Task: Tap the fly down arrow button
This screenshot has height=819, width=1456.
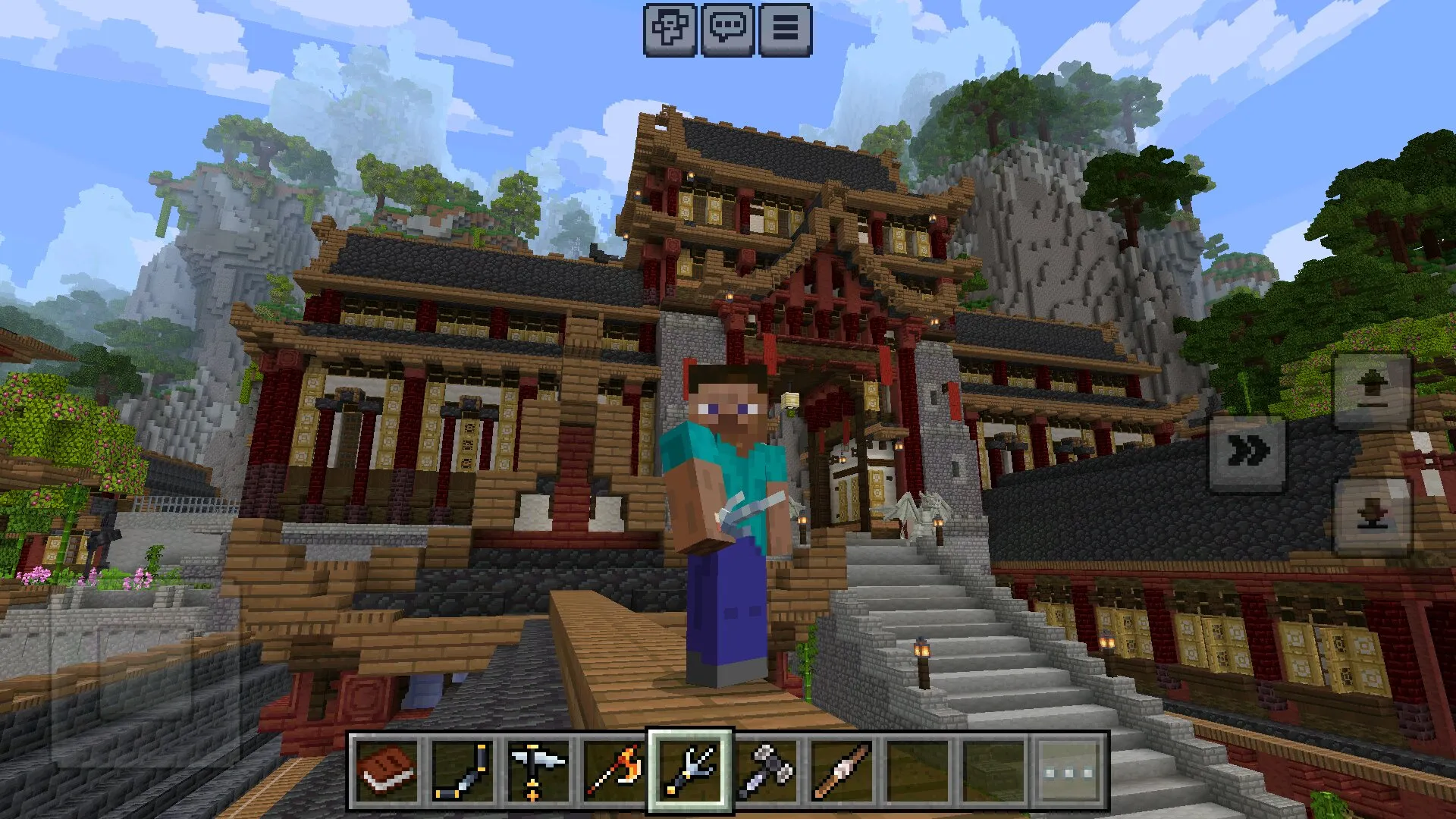Action: tap(1372, 516)
